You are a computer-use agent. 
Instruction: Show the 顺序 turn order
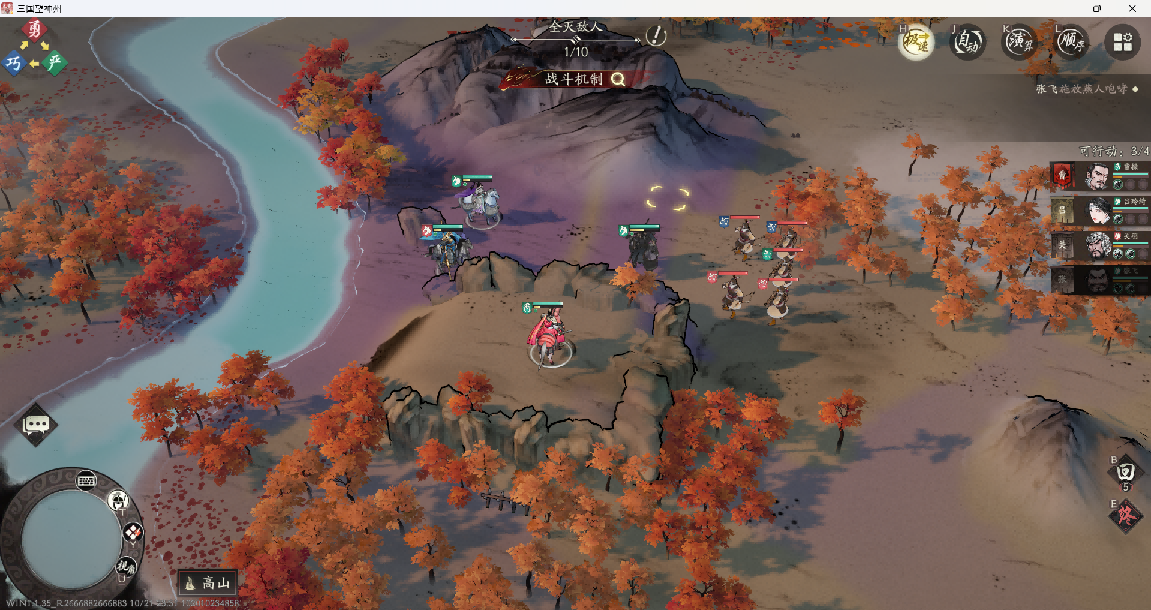click(1072, 42)
